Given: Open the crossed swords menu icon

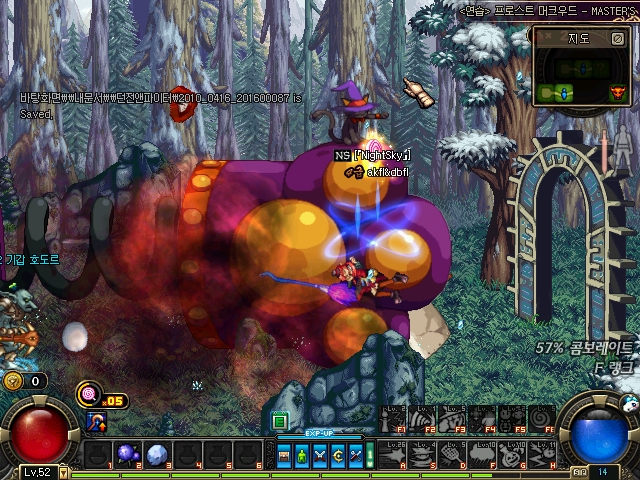Looking at the screenshot, I should pyautogui.click(x=320, y=456).
